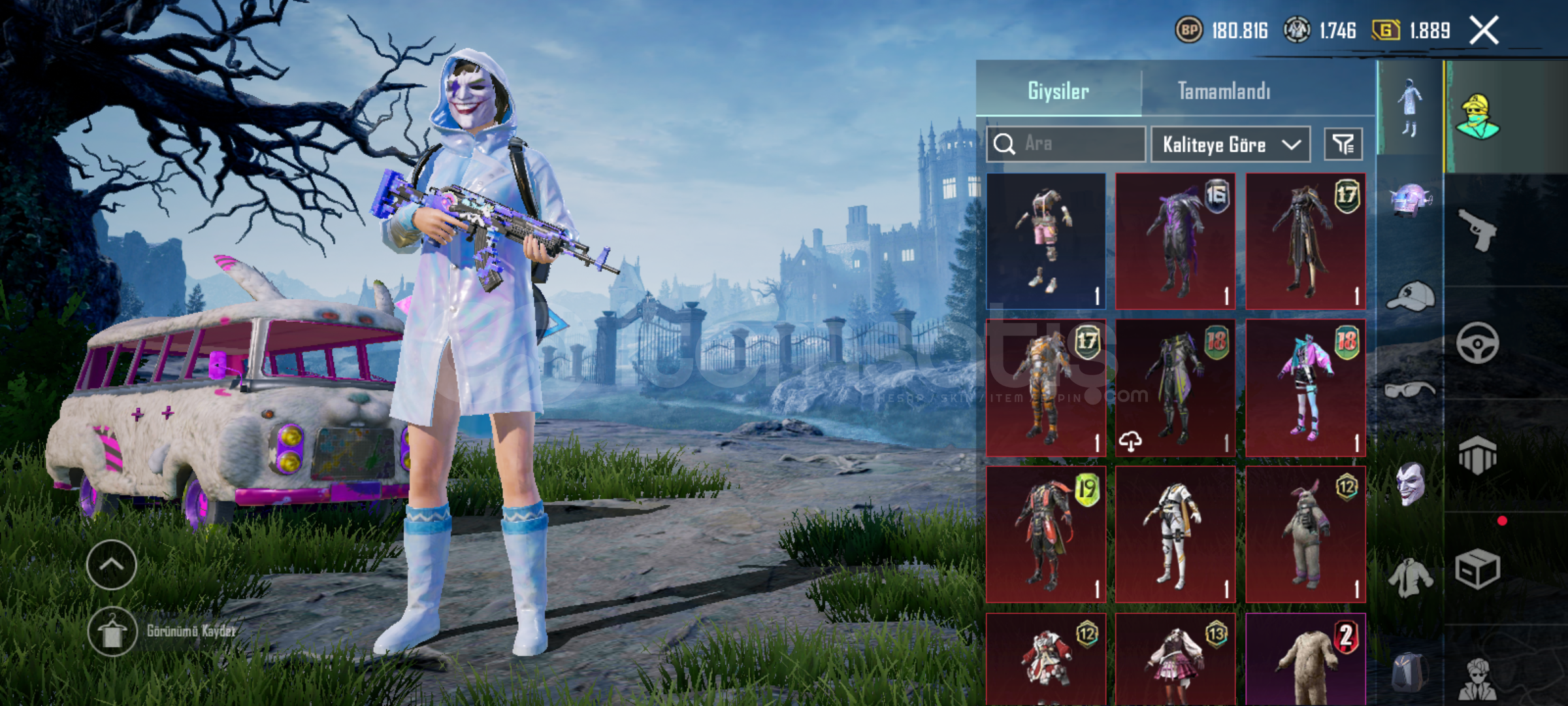Screen dimensions: 1568x706
Task: Select the white and gold suit outfit
Action: (x=1175, y=534)
